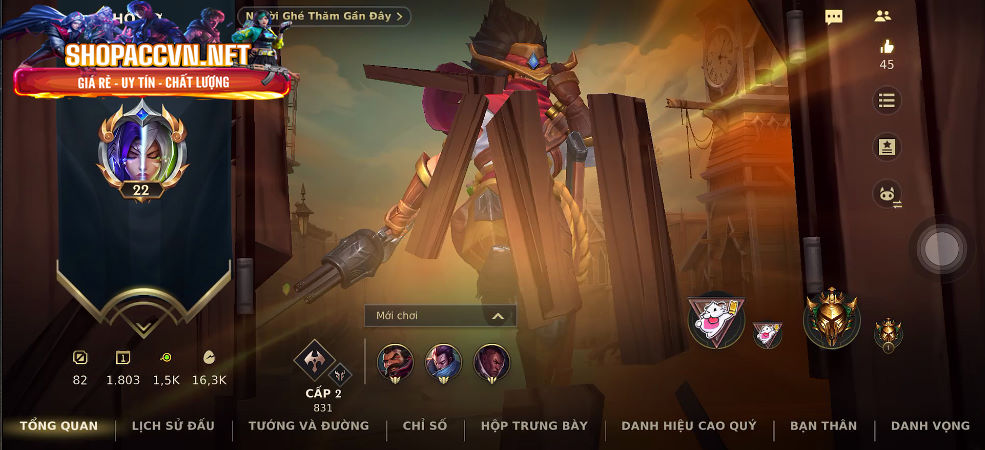Switch to the Bạn Thân tab
This screenshot has height=450, width=985.
823,426
